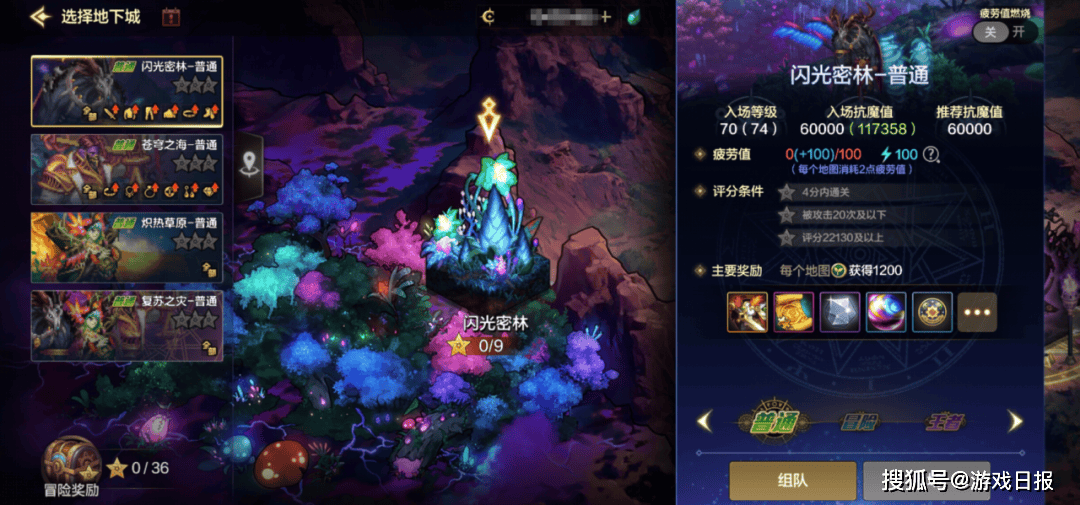The width and height of the screenshot is (1080, 505).
Task: Start team matching with 组队 button
Action: (792, 480)
